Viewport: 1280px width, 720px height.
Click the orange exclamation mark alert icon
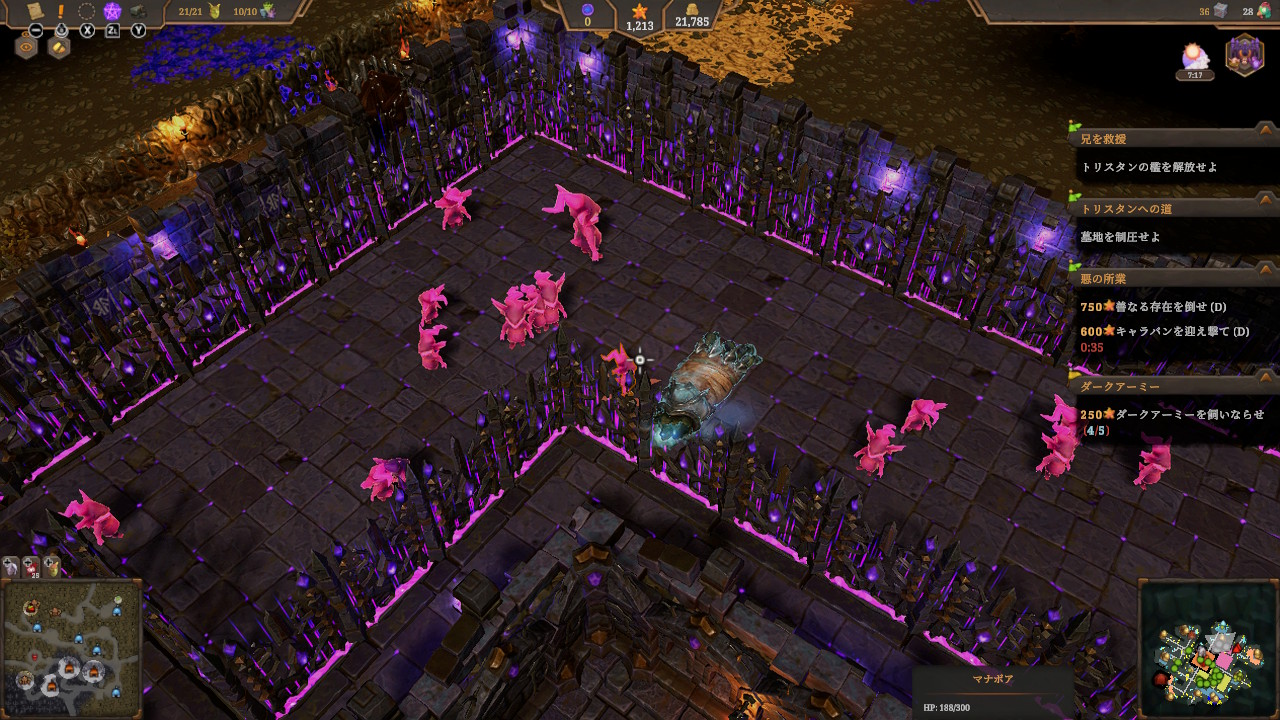coord(61,11)
